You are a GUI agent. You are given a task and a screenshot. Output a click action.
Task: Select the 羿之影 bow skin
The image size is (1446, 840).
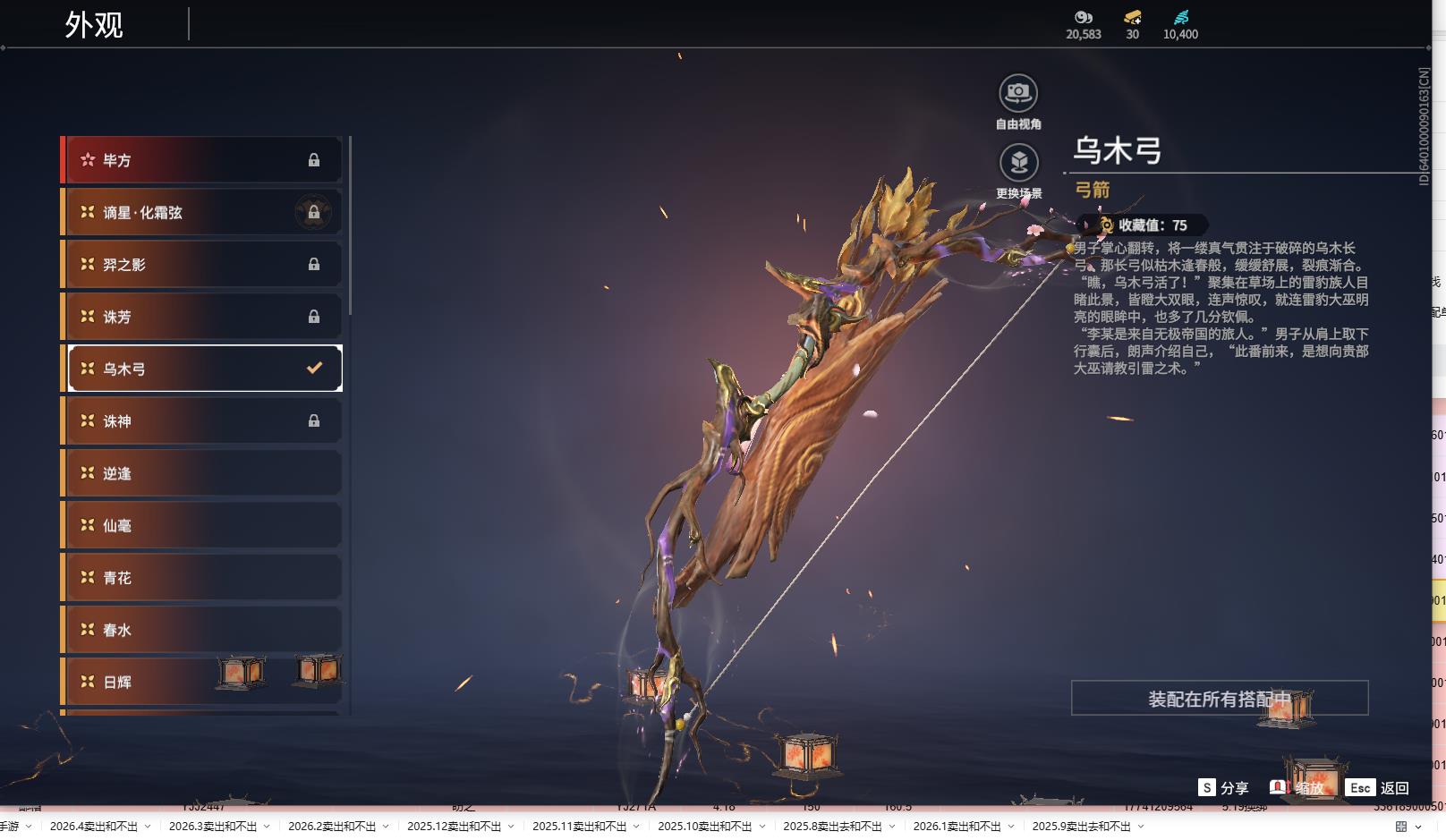(x=201, y=265)
